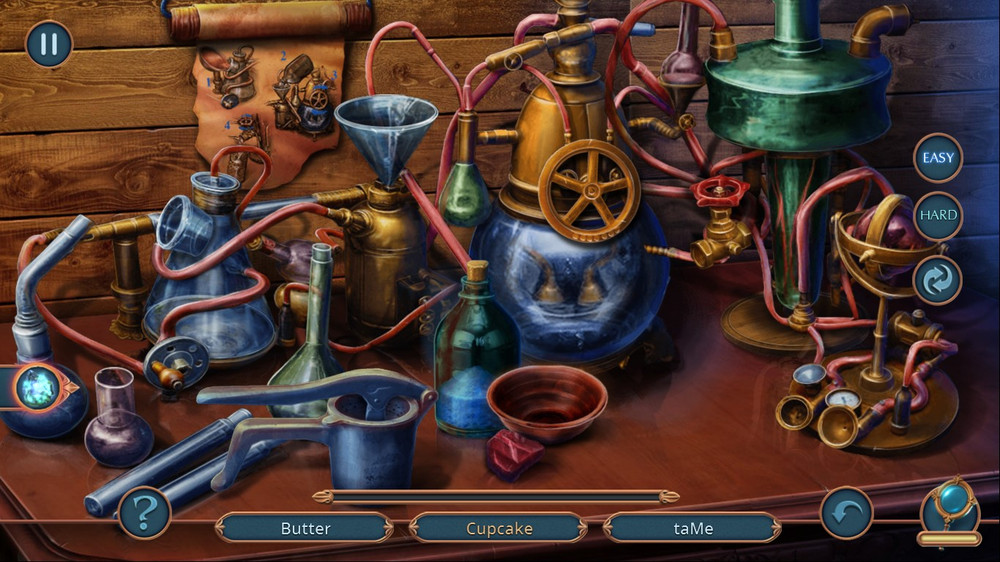Choose the taMe word item
Viewport: 1000px width, 562px height.
pos(692,528)
